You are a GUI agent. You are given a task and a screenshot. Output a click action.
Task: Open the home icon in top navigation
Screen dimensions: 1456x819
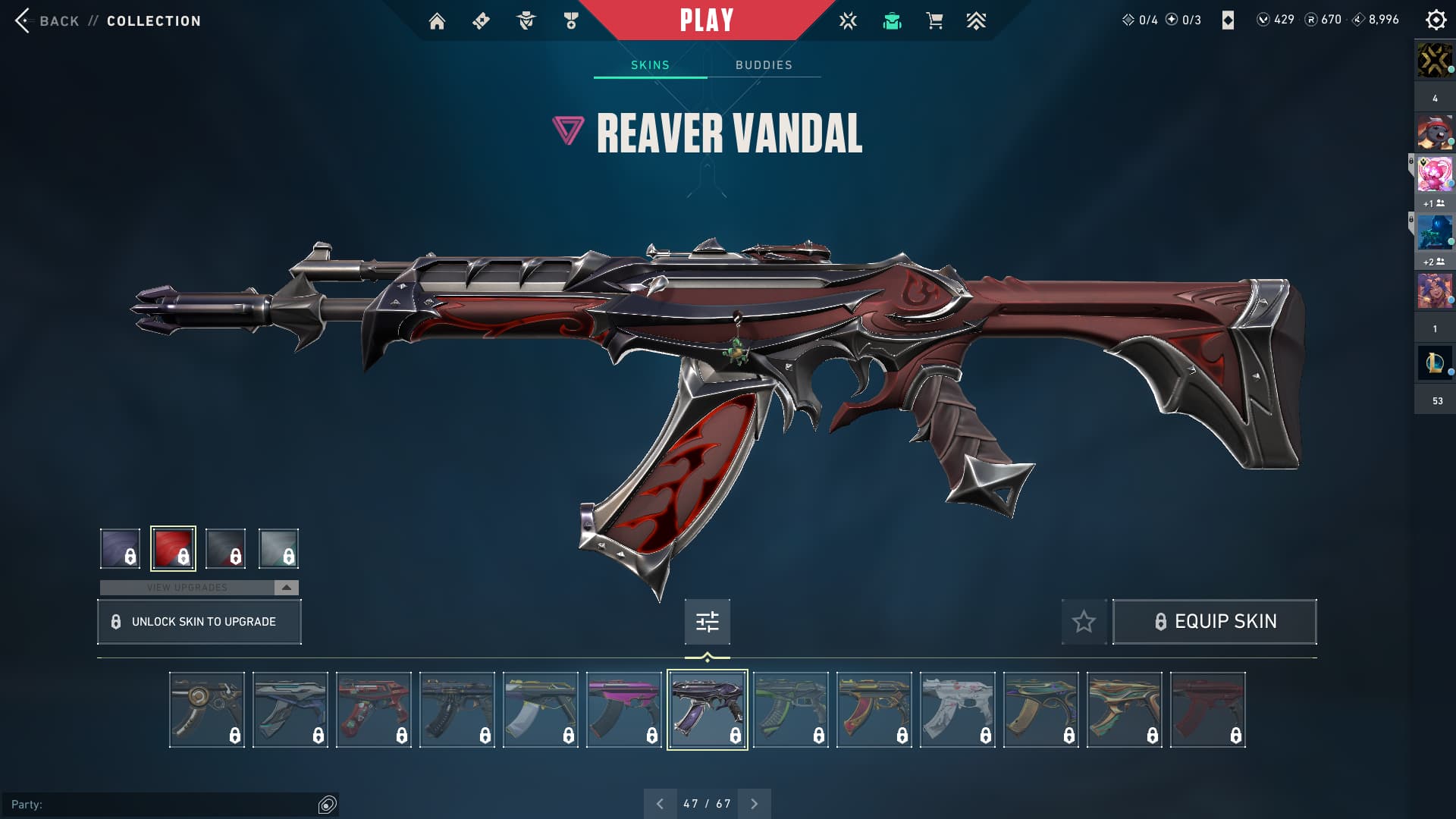[437, 21]
